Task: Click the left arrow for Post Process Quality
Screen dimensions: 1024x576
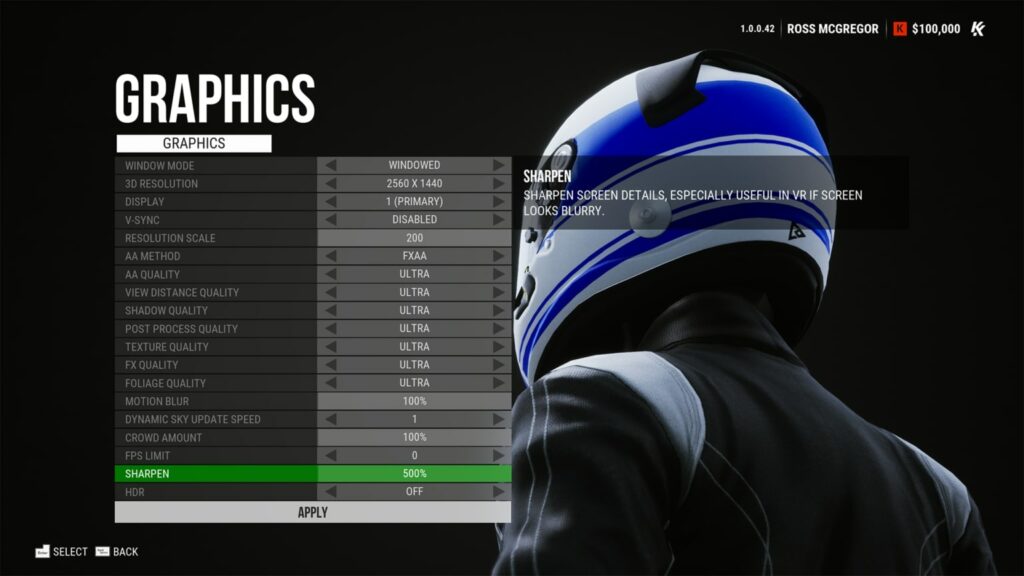Action: point(331,328)
